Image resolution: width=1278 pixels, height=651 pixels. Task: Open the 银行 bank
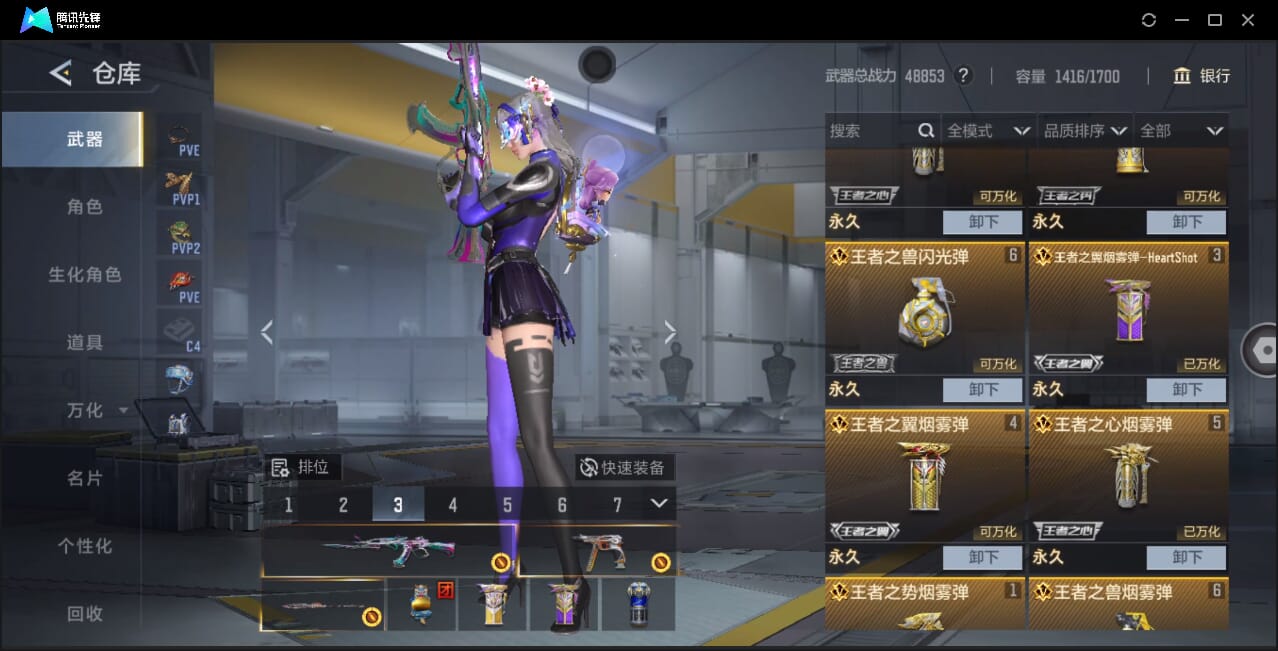coord(1201,76)
